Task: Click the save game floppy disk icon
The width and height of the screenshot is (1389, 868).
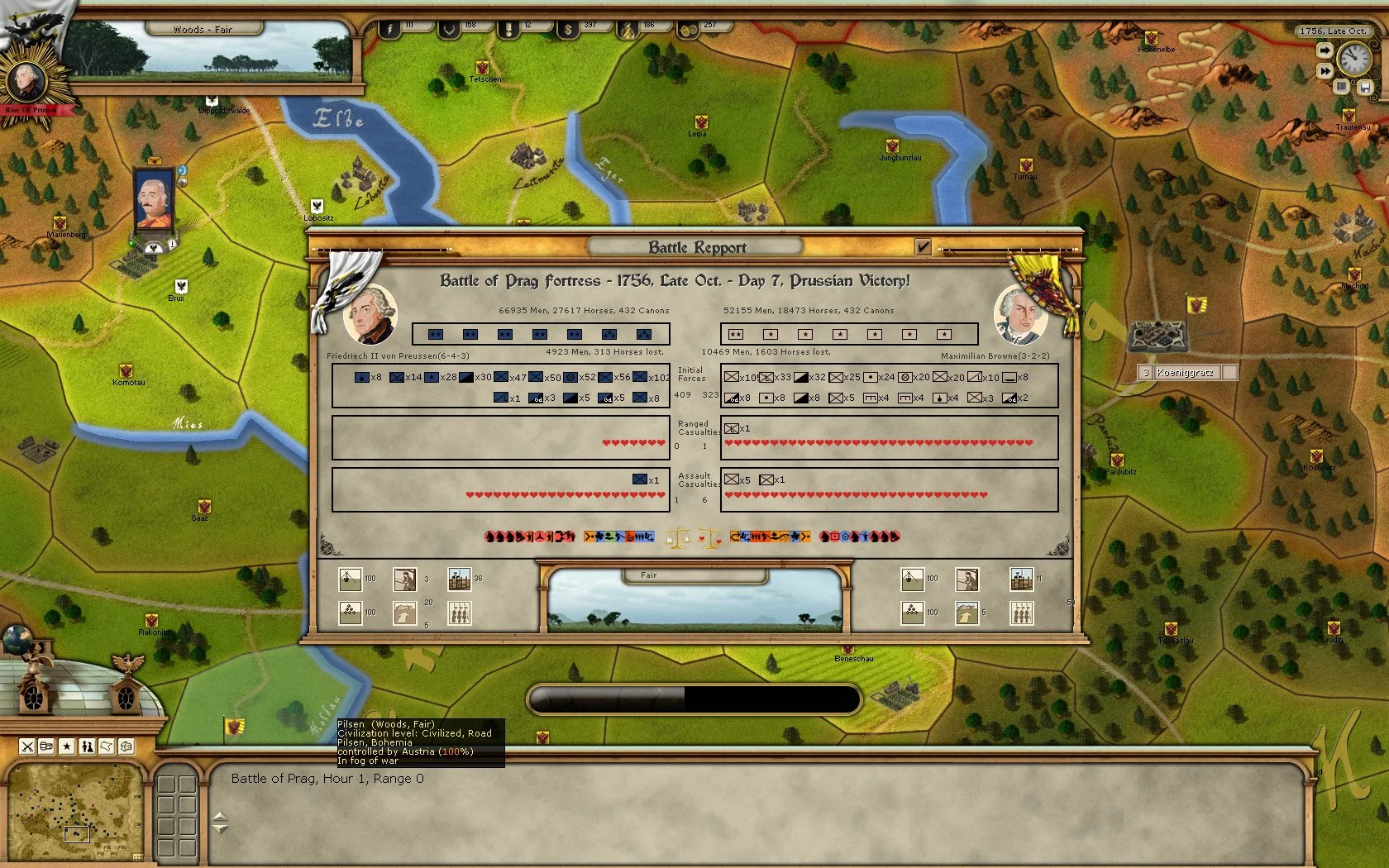Action: pos(1365,86)
